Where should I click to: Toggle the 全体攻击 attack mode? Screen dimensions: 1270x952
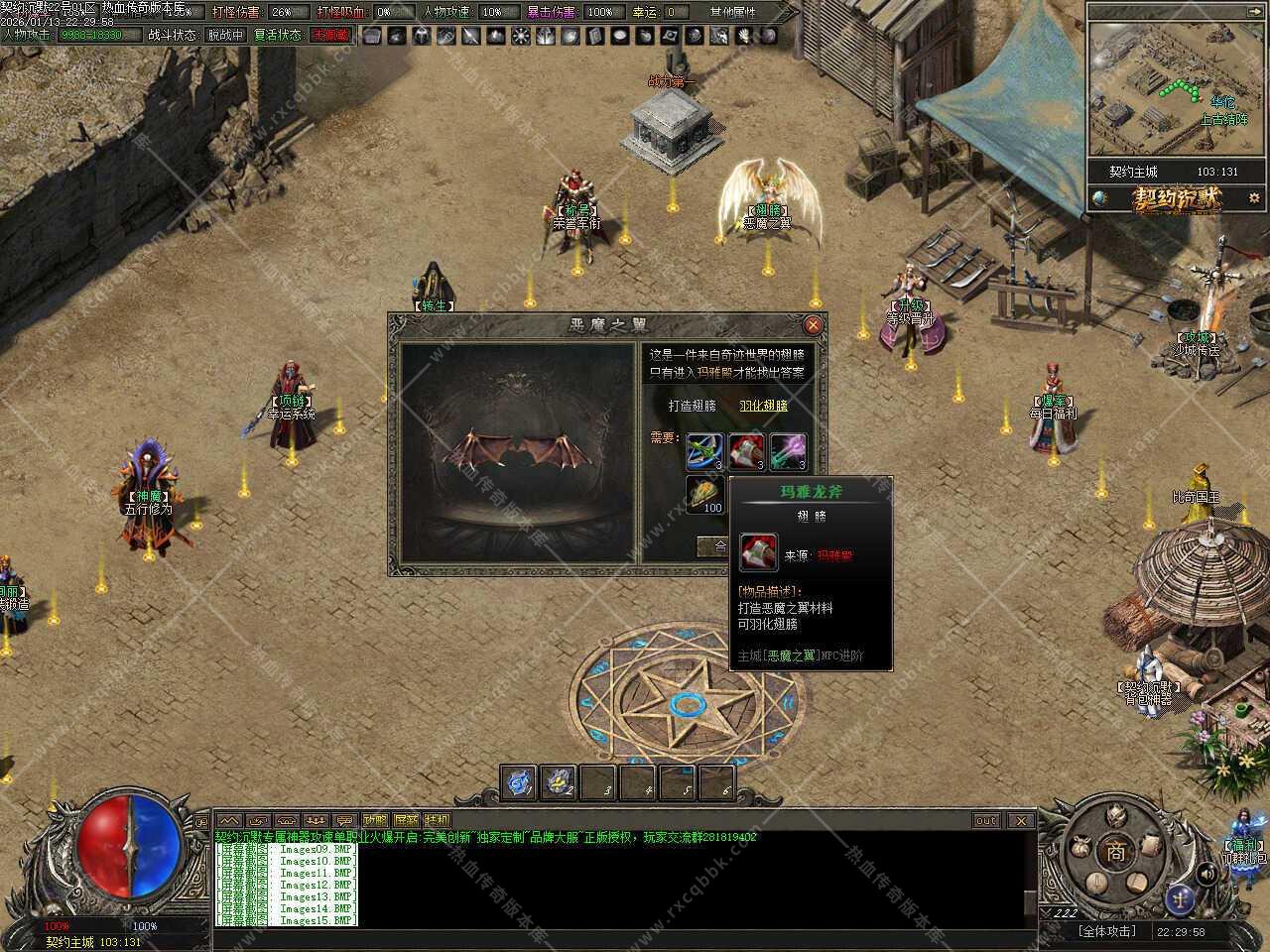coord(1105,932)
